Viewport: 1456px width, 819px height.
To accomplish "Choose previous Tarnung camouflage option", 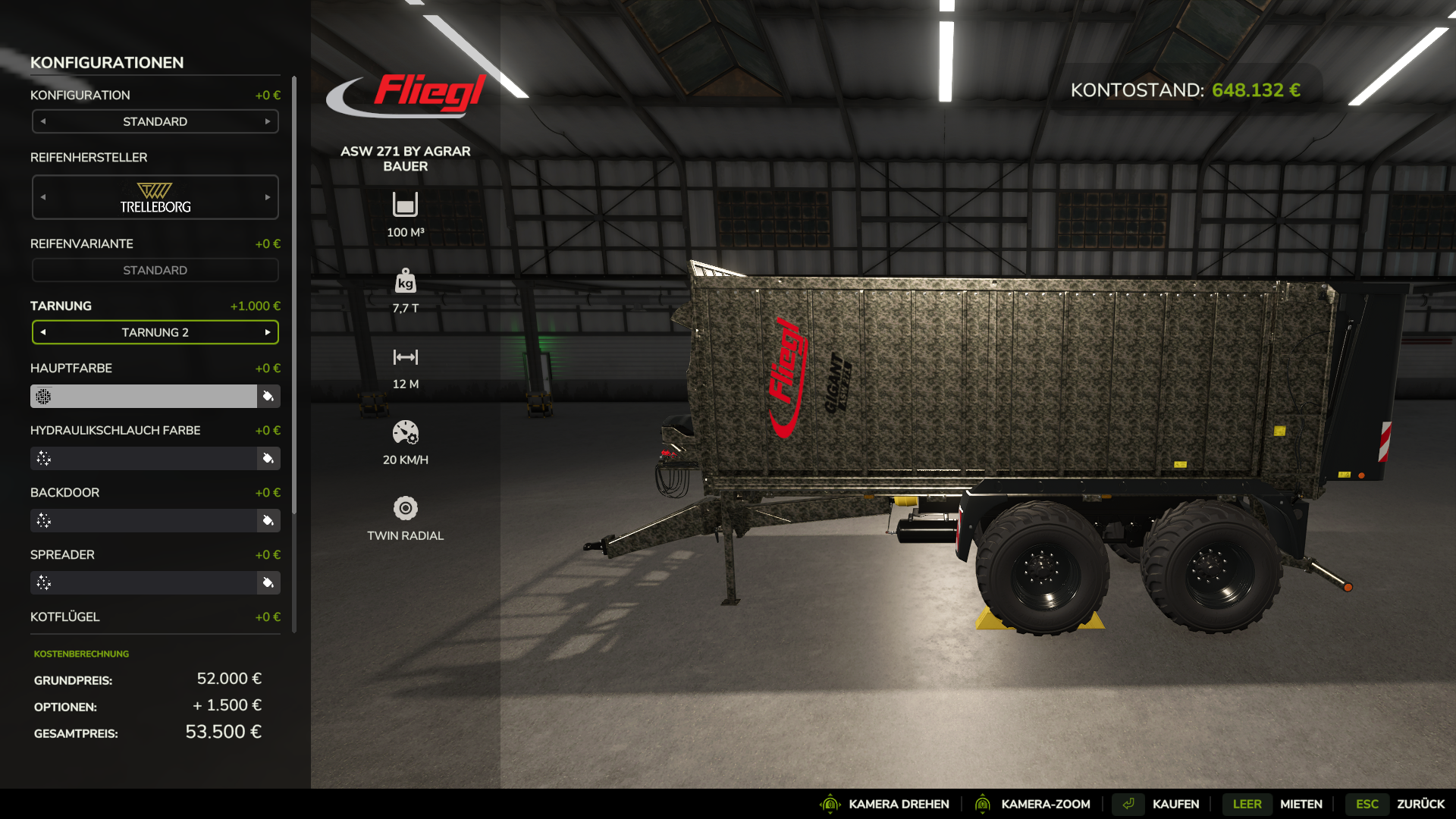I will [x=43, y=332].
